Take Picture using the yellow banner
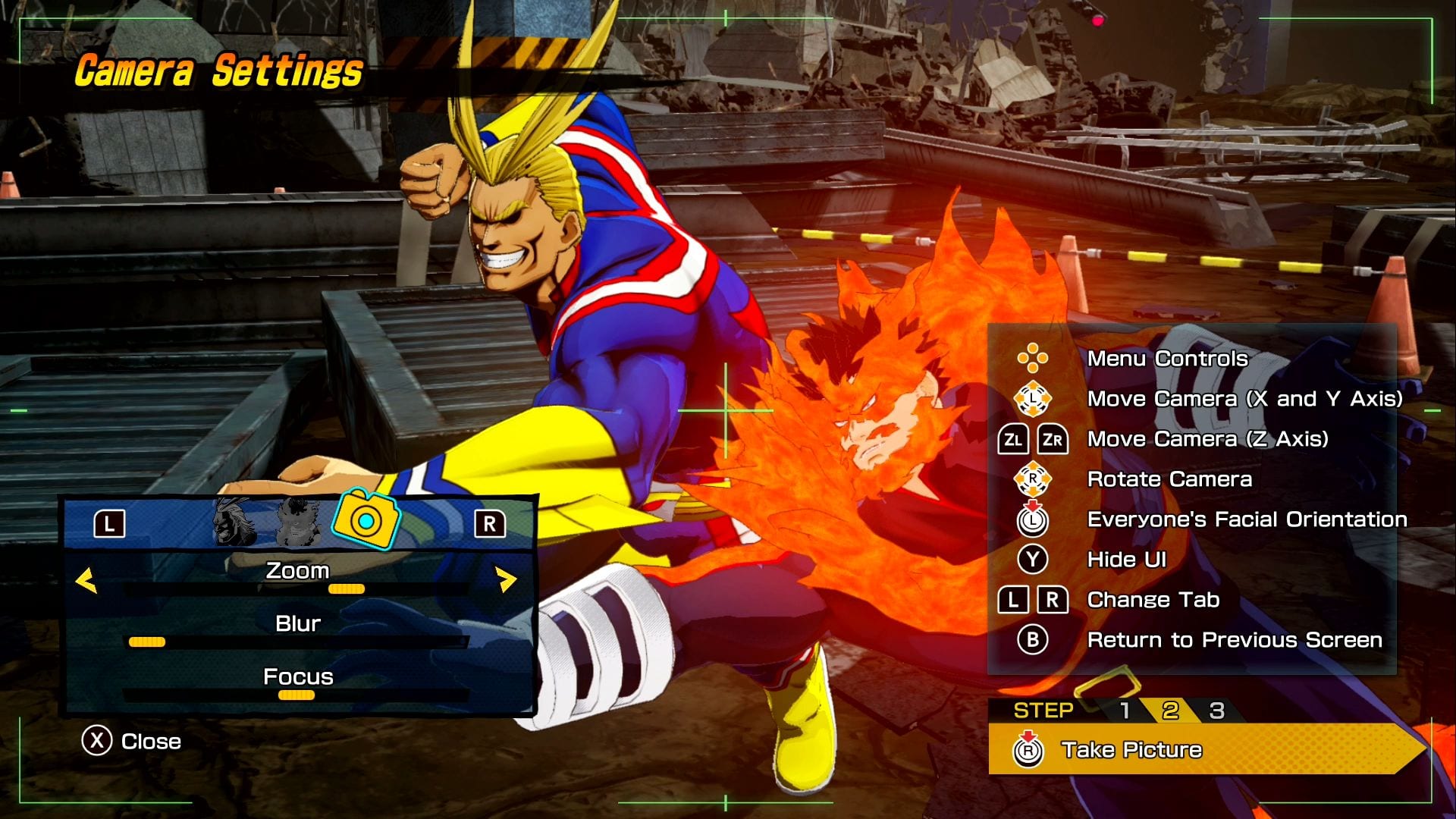The height and width of the screenshot is (819, 1456). (x=1206, y=749)
